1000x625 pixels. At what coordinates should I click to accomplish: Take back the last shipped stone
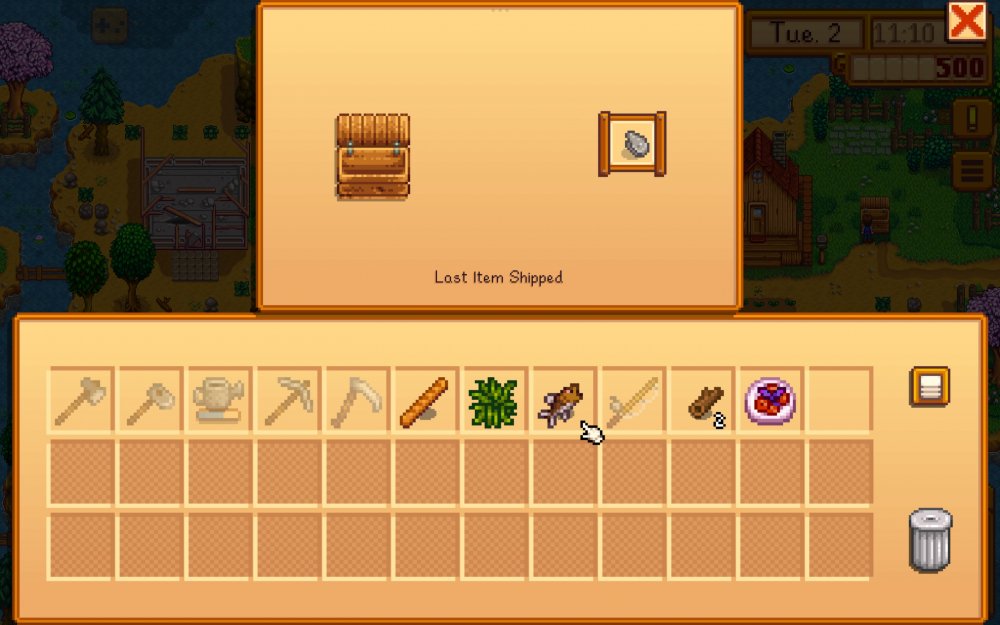tap(632, 144)
